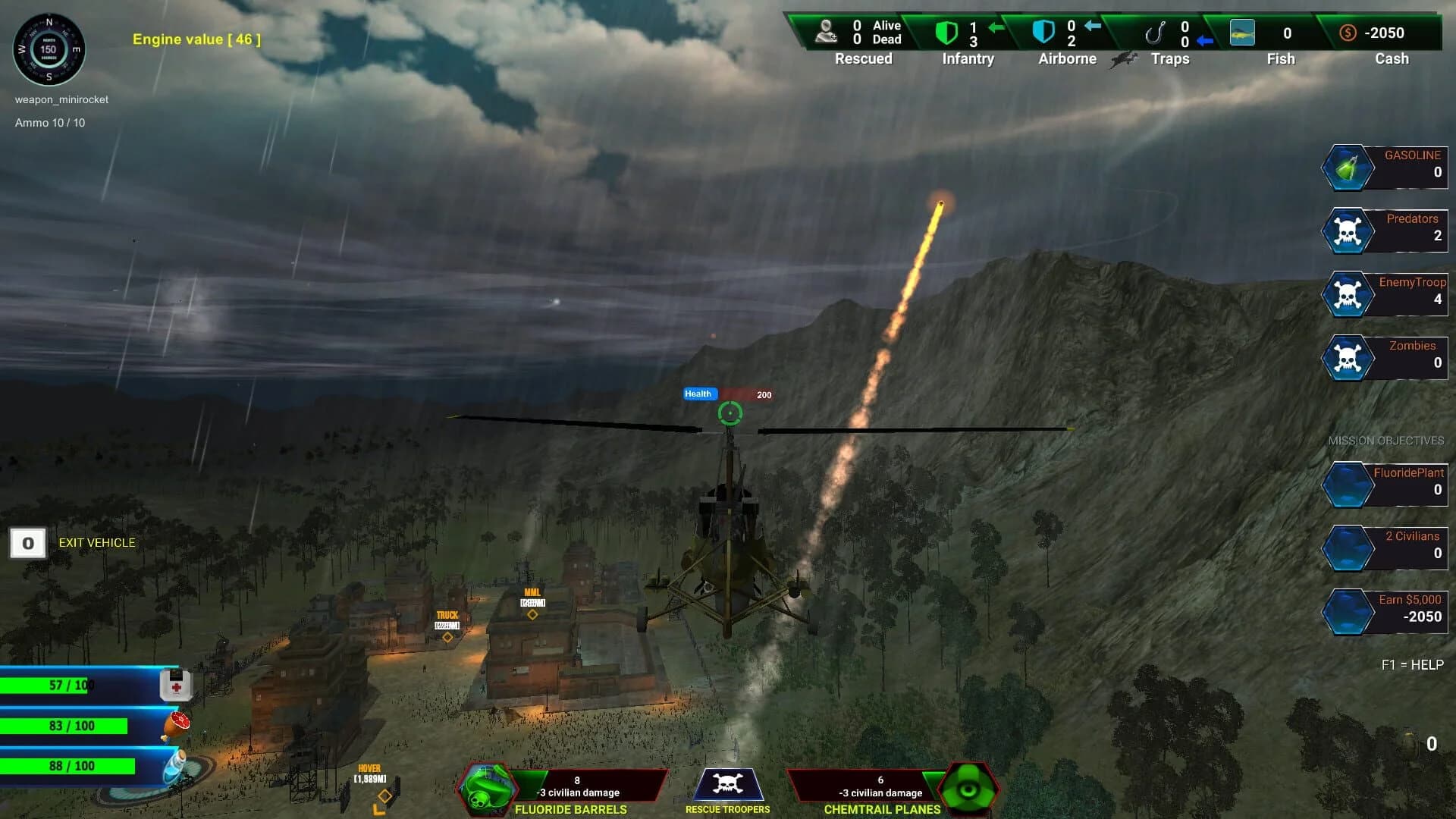
Task: Click the Gasoline canister icon
Action: tap(1349, 167)
